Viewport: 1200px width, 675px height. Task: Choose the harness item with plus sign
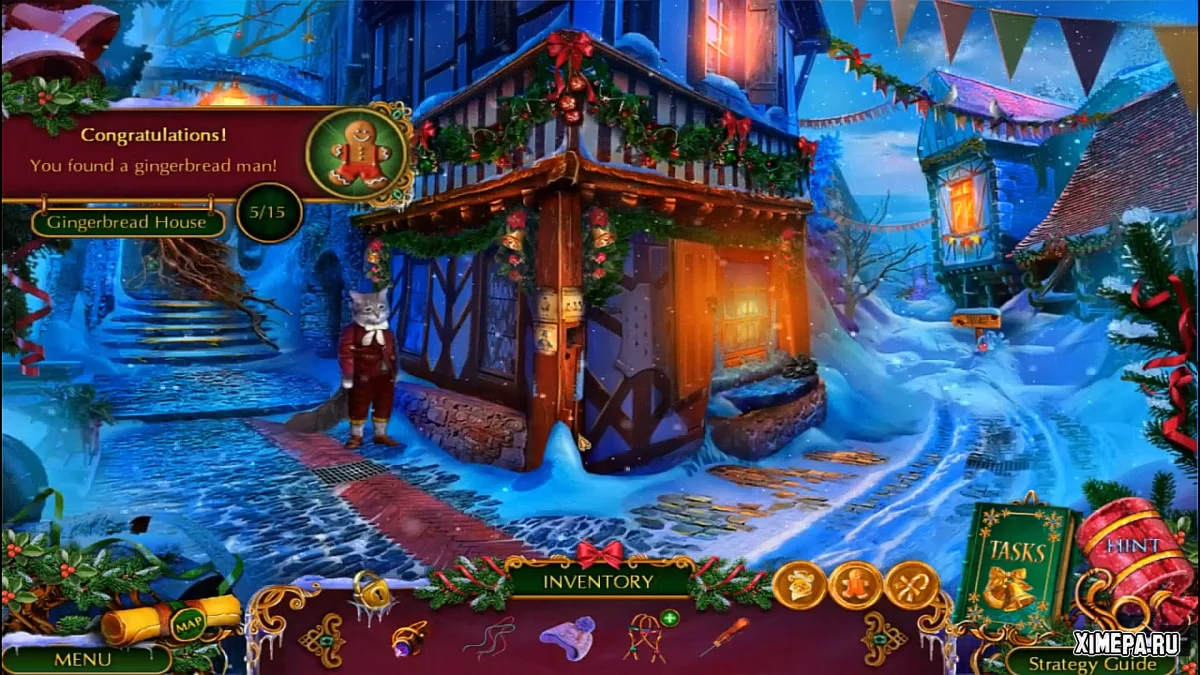(645, 637)
